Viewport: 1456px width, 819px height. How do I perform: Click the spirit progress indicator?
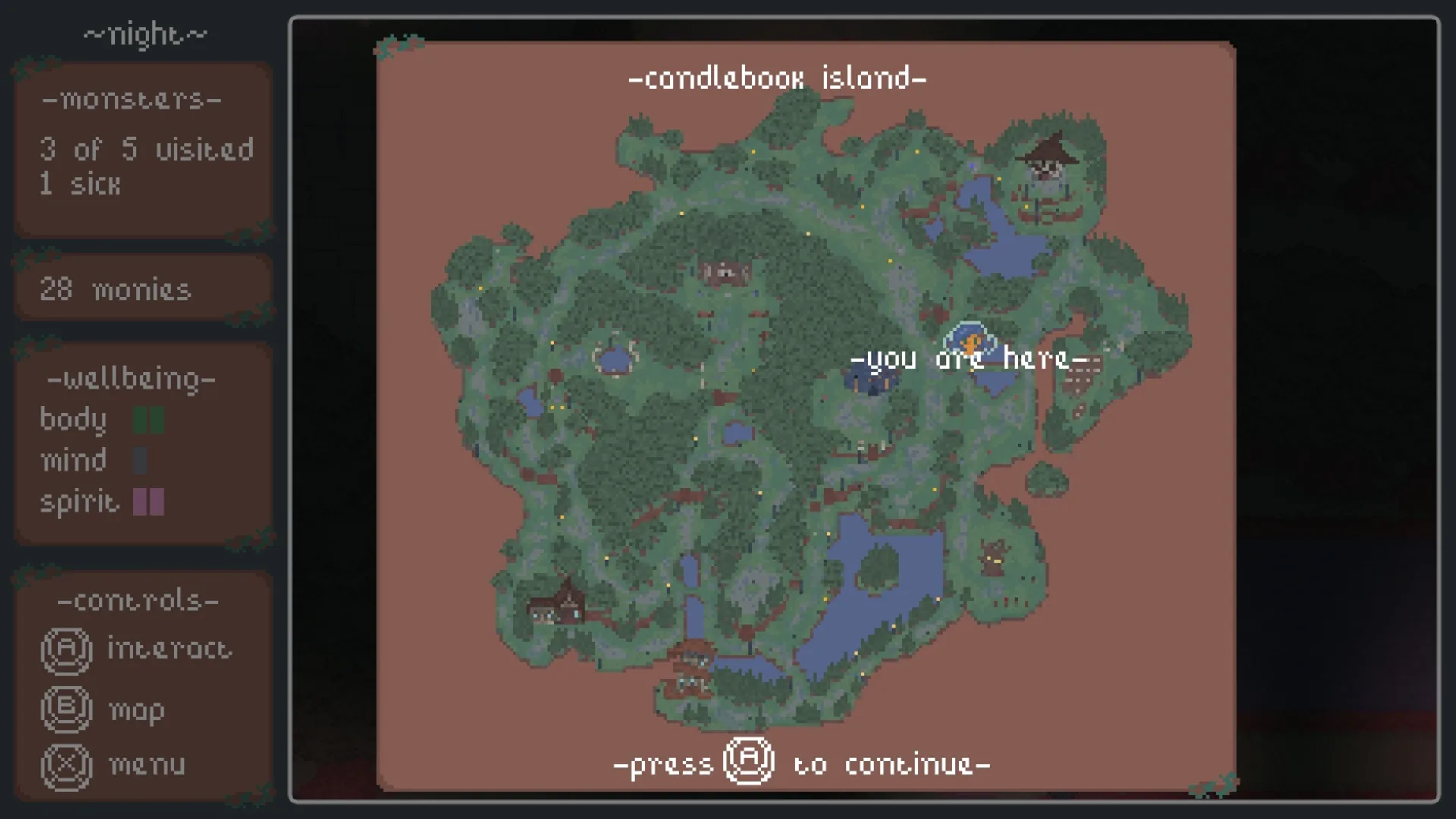coord(148,502)
